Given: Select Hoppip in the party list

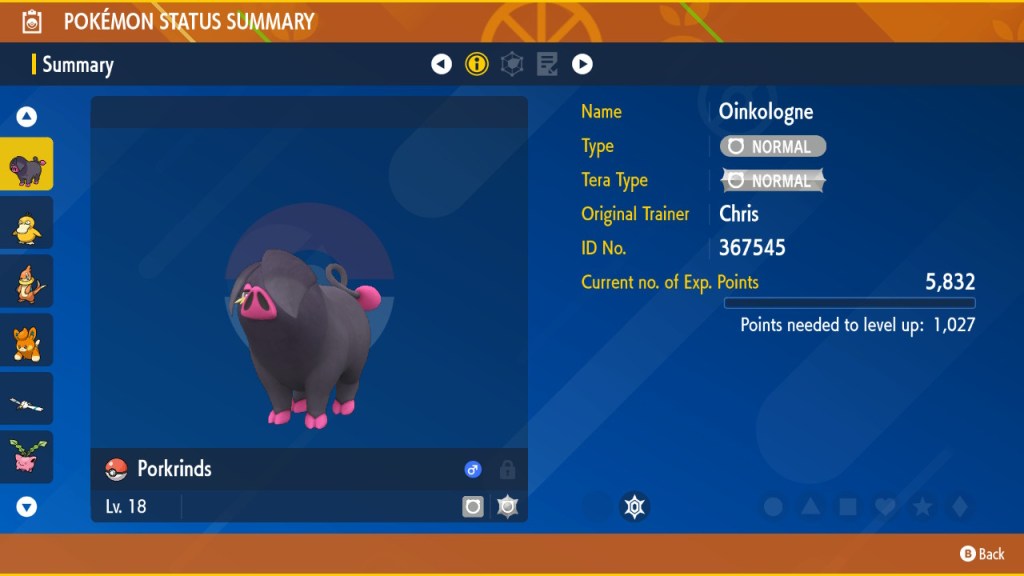Looking at the screenshot, I should 26,457.
